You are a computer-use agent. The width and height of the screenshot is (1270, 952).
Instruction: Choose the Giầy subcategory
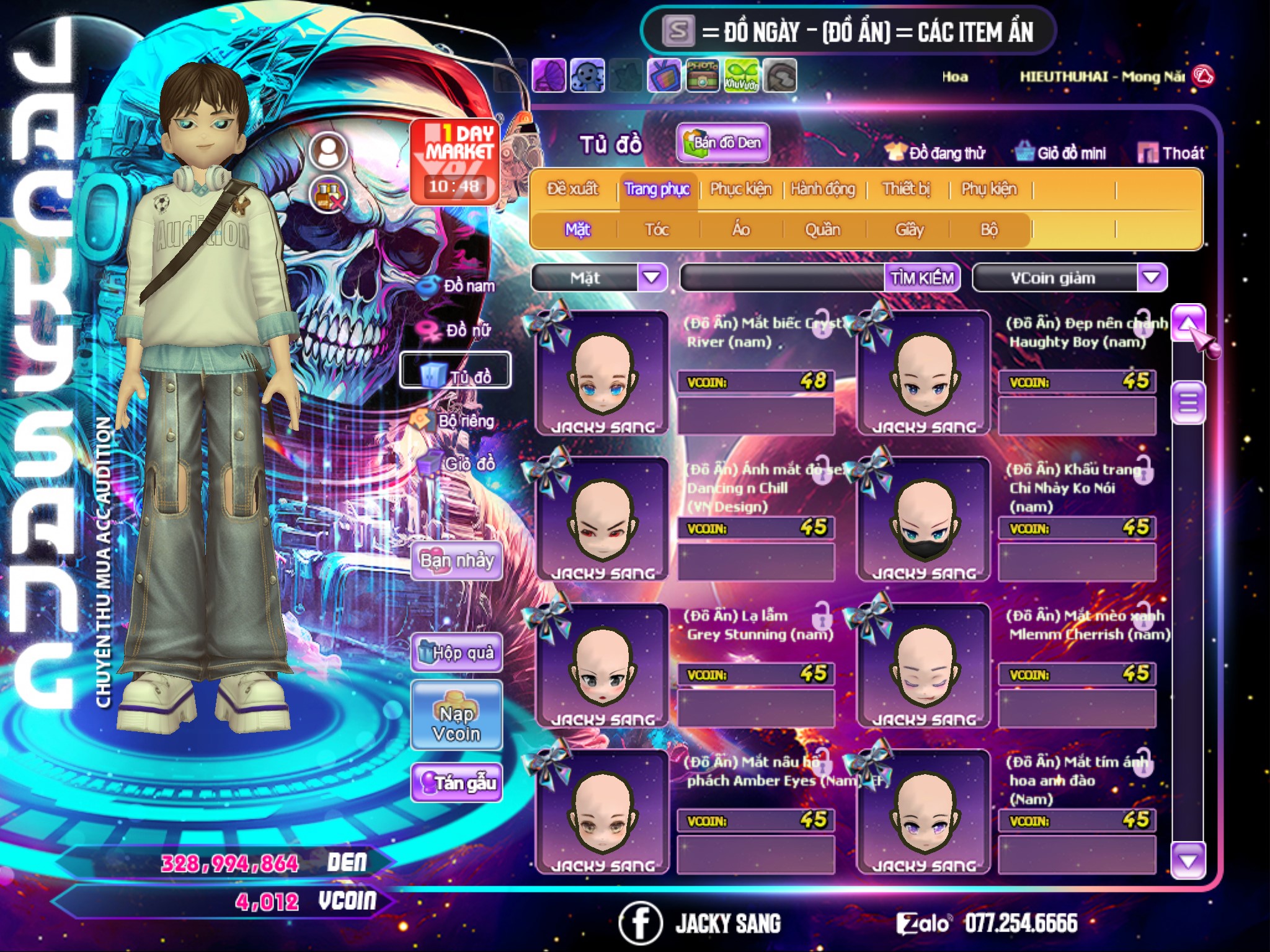909,230
